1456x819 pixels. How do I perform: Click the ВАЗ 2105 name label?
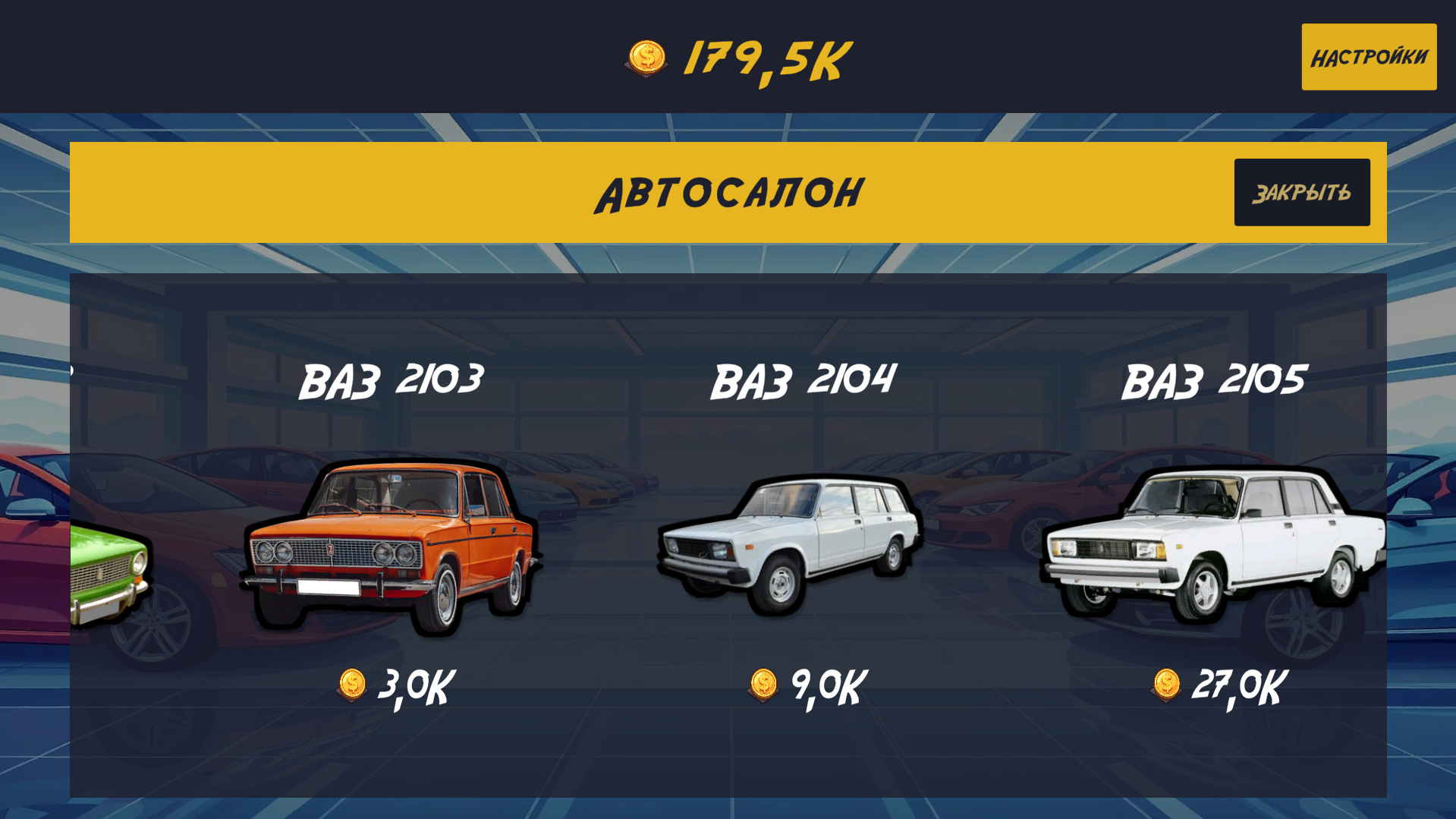click(1214, 379)
